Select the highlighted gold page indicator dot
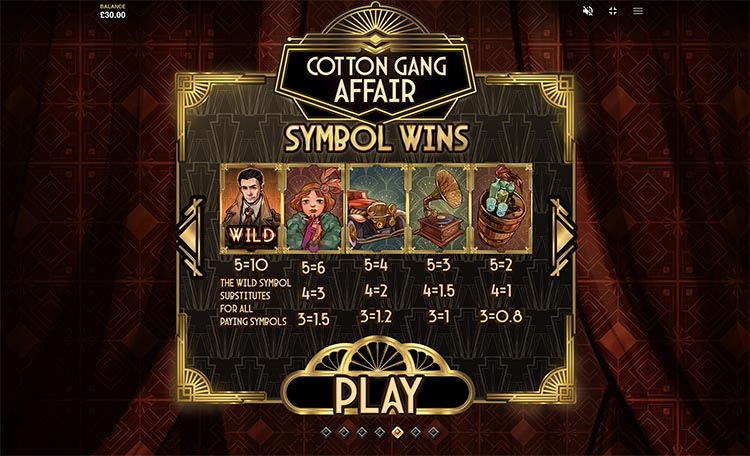The image size is (750, 456). coord(396,432)
